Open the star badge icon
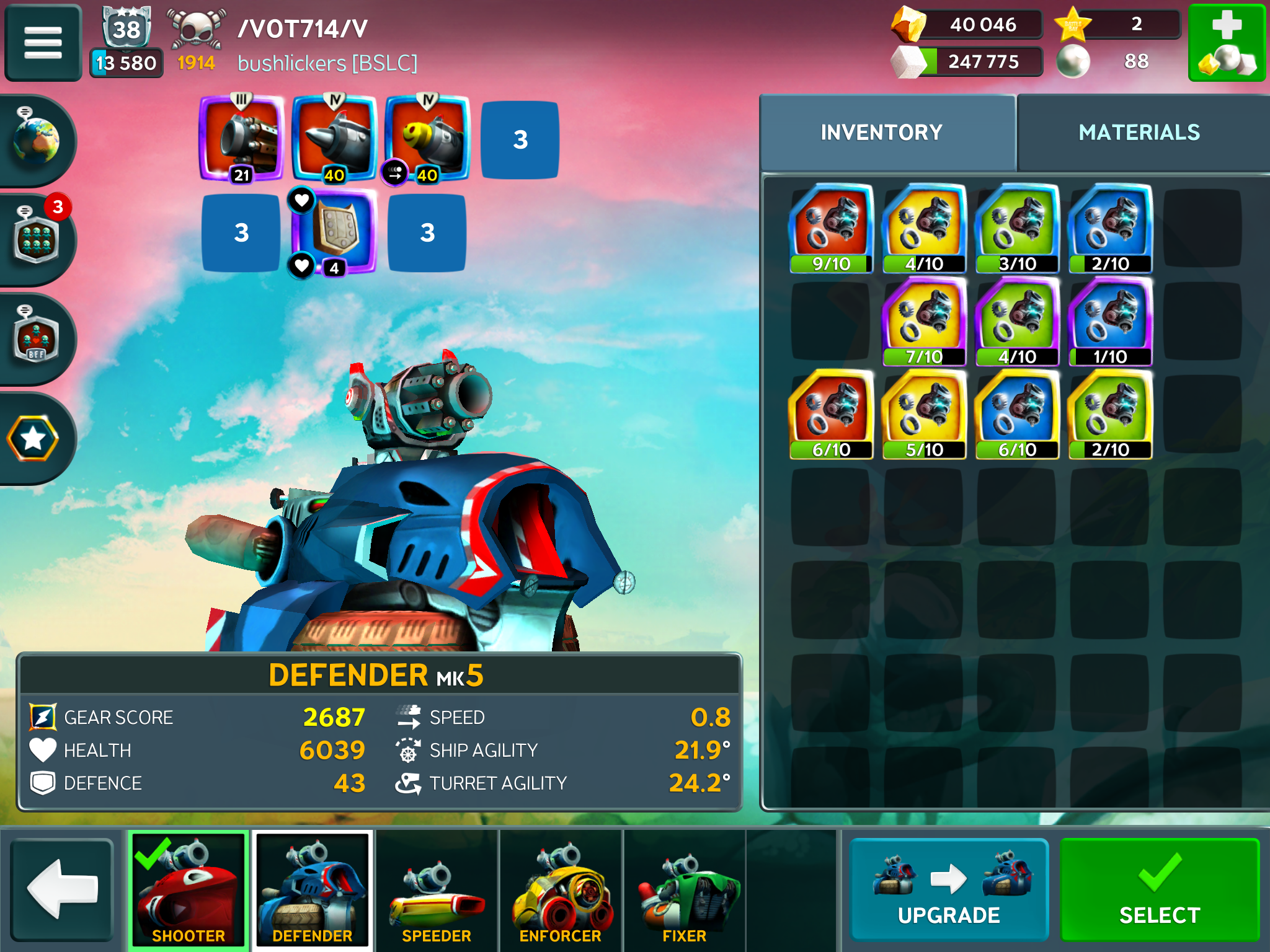The height and width of the screenshot is (952, 1270). 34,439
